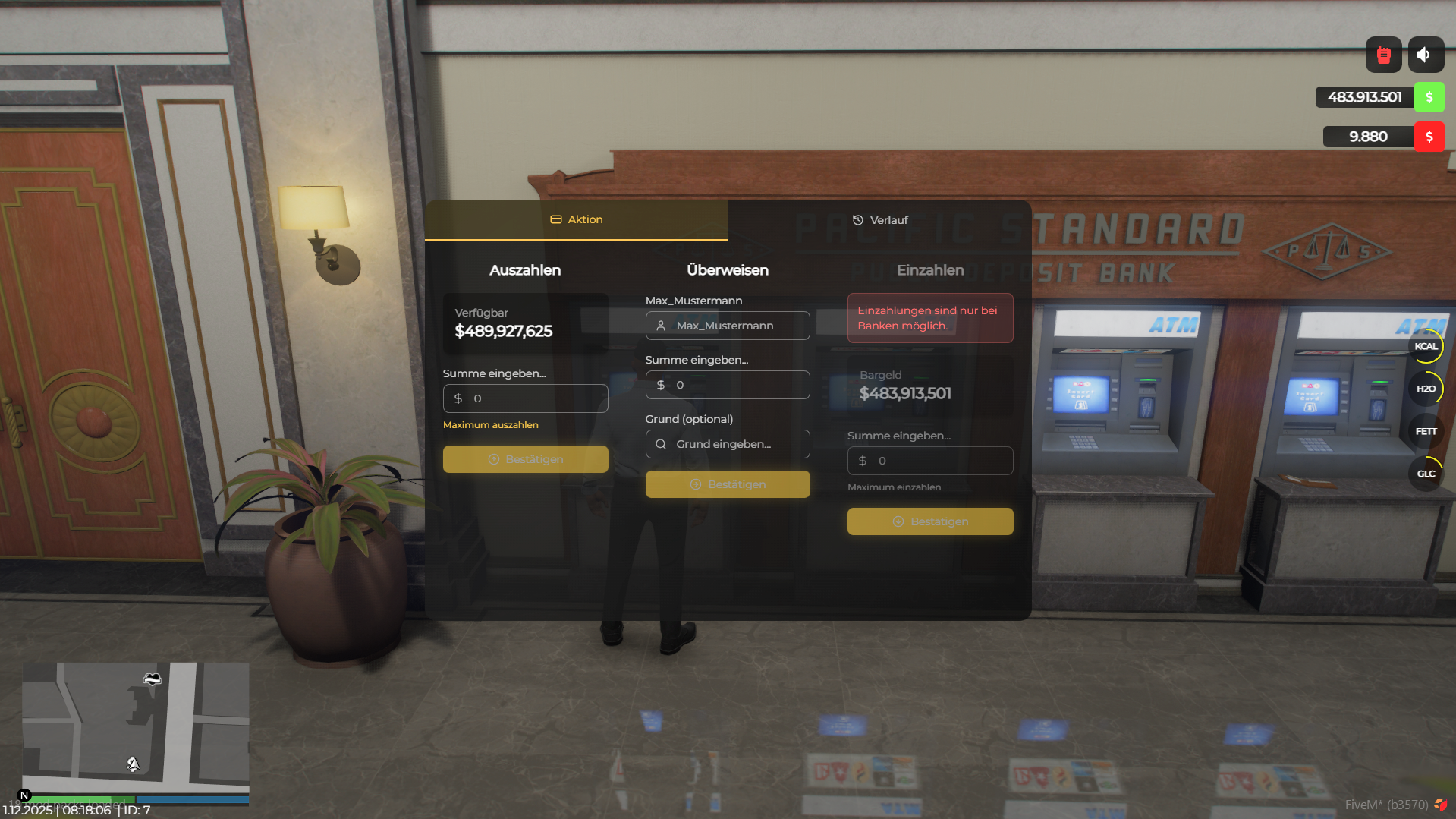Click the green dollar bank balance badge
1456x819 pixels.
pyautogui.click(x=1429, y=97)
